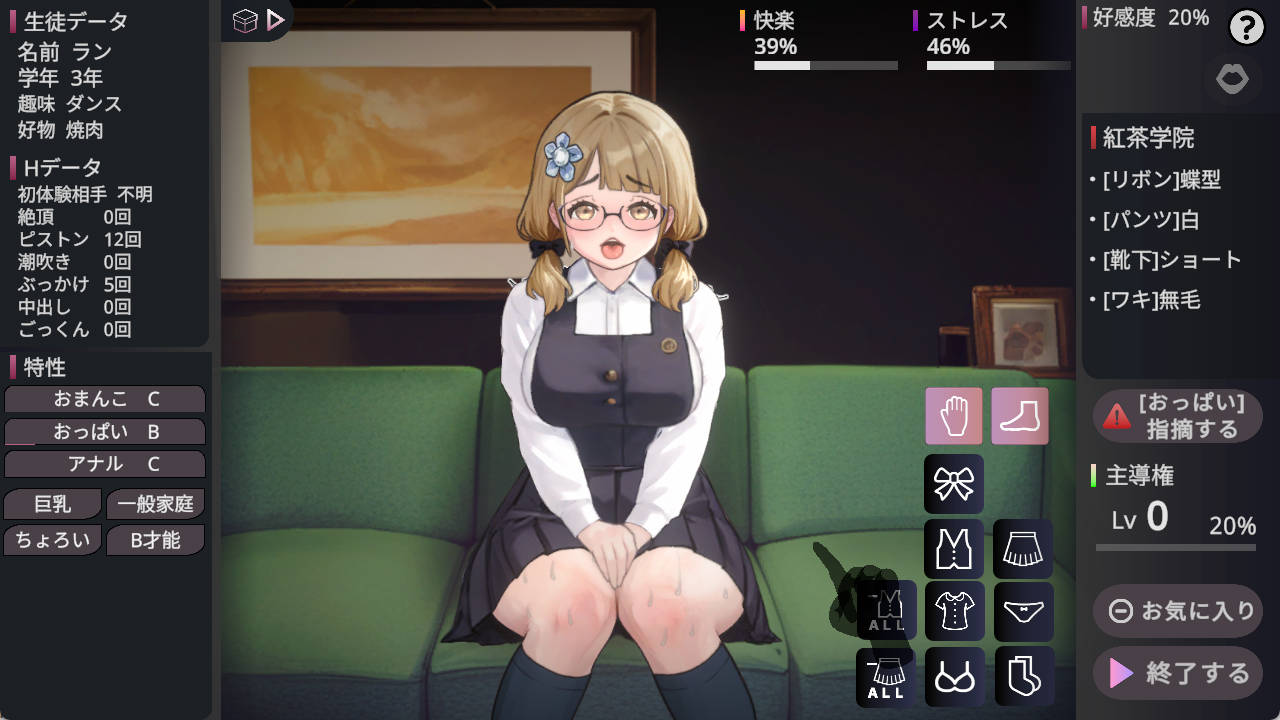Screen dimensions: 1280x720
Task: Choose the 一般家庭 trait tag
Action: [155, 505]
